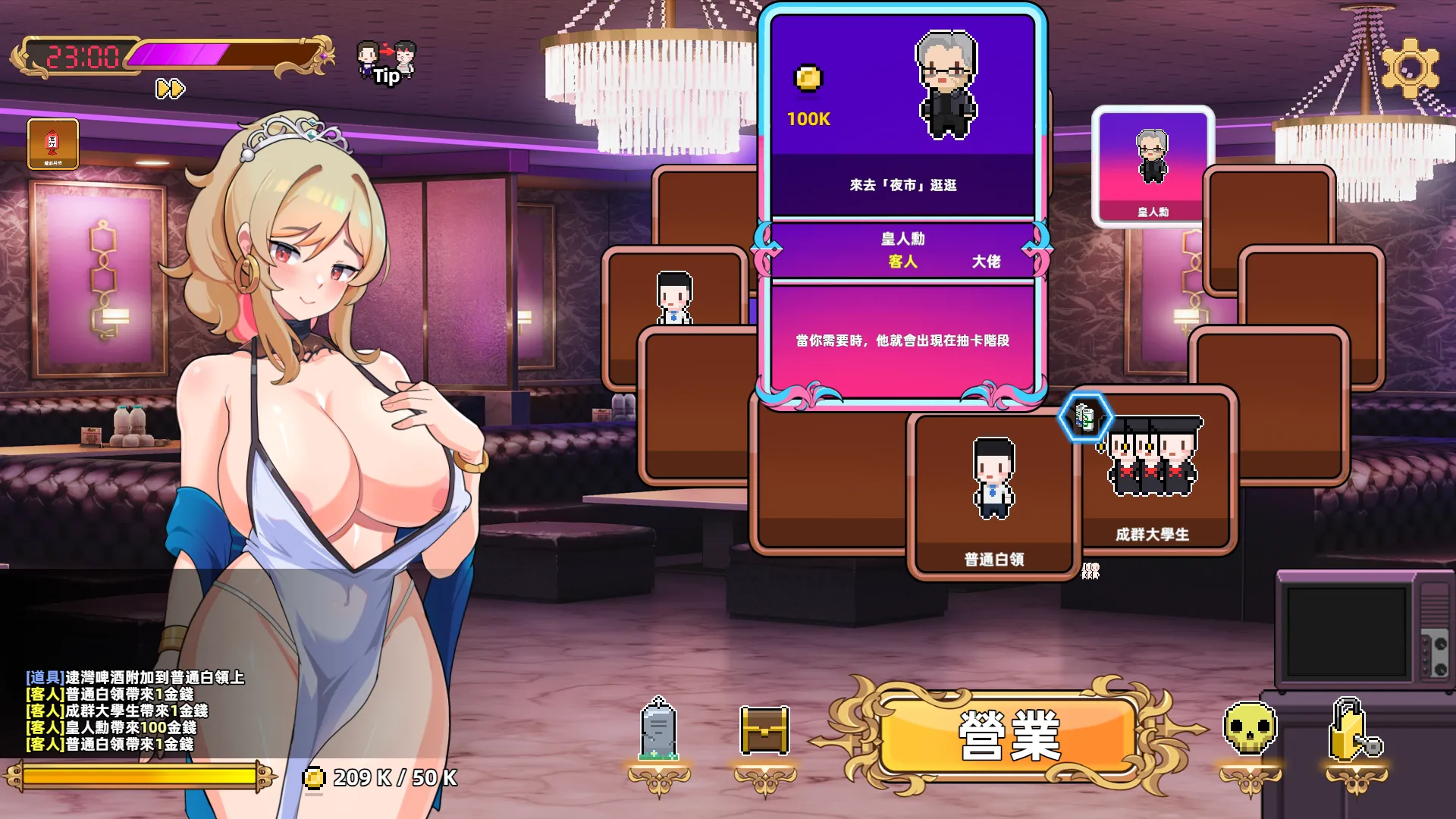Click the orange 營業 button
Viewport: 1456px width, 819px height.
coord(1009,734)
